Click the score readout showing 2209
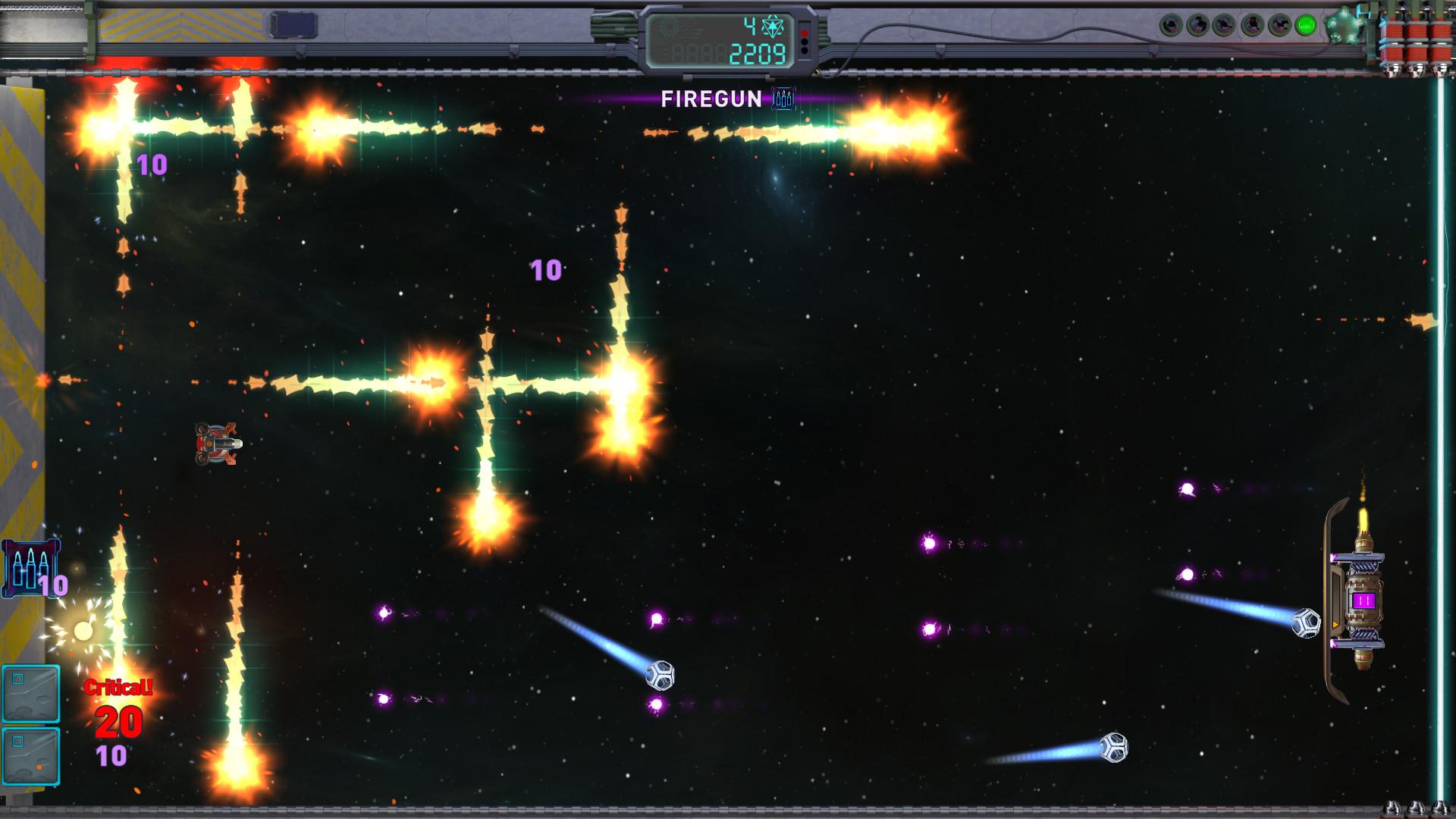1456x819 pixels. pyautogui.click(x=758, y=53)
